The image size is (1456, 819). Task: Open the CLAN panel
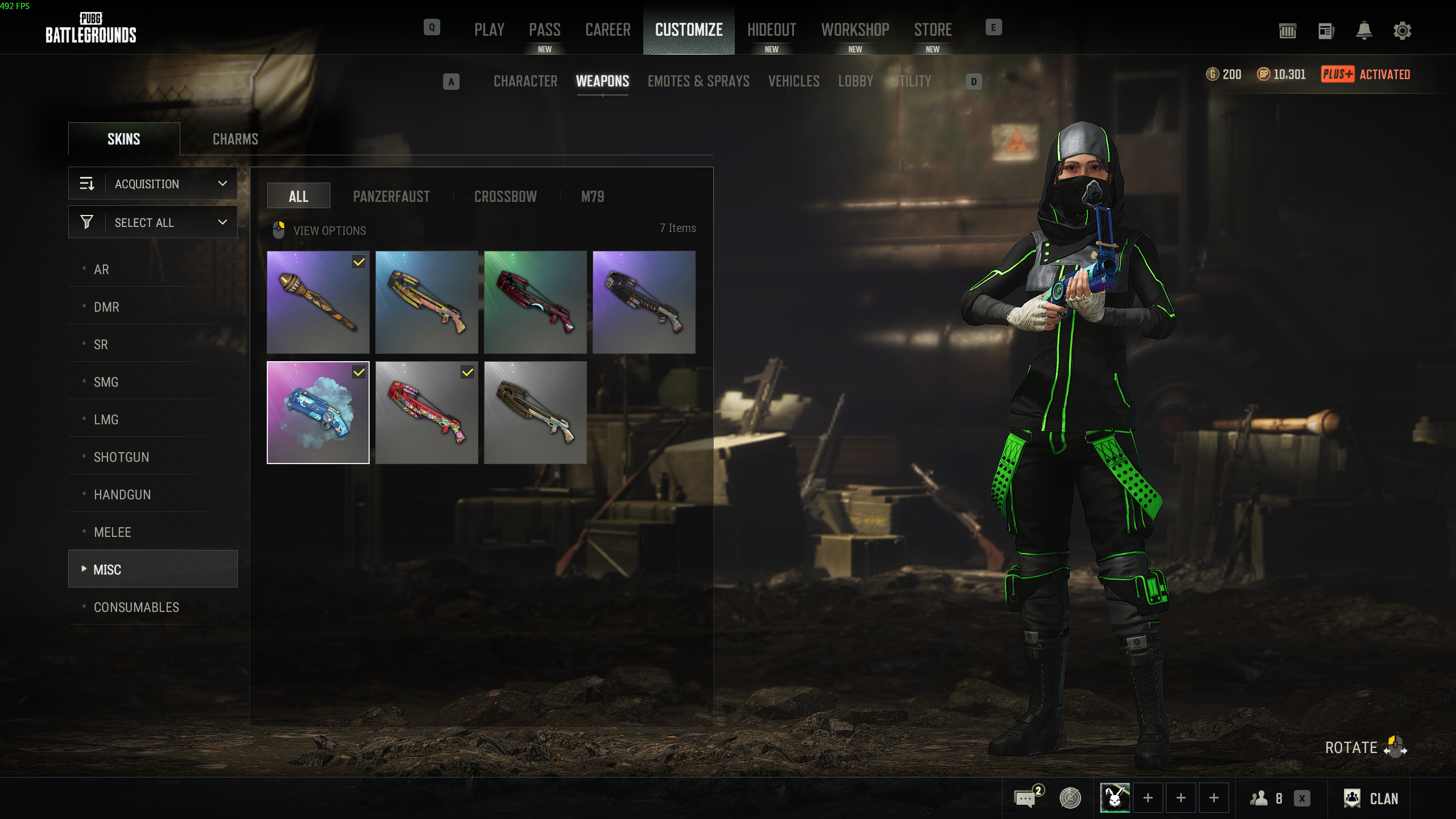(1371, 799)
